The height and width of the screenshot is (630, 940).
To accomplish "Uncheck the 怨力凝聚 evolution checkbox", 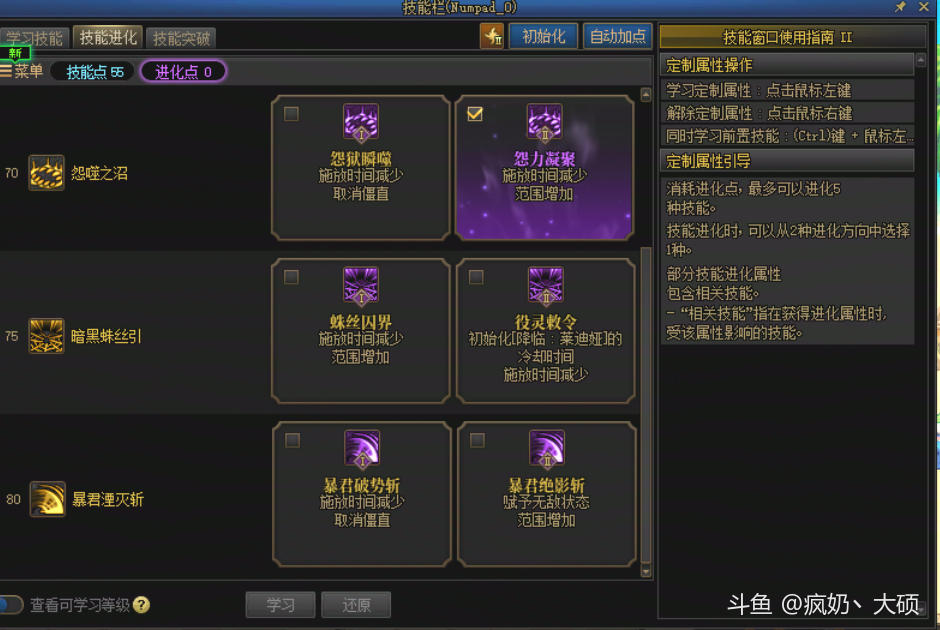I will (x=475, y=114).
